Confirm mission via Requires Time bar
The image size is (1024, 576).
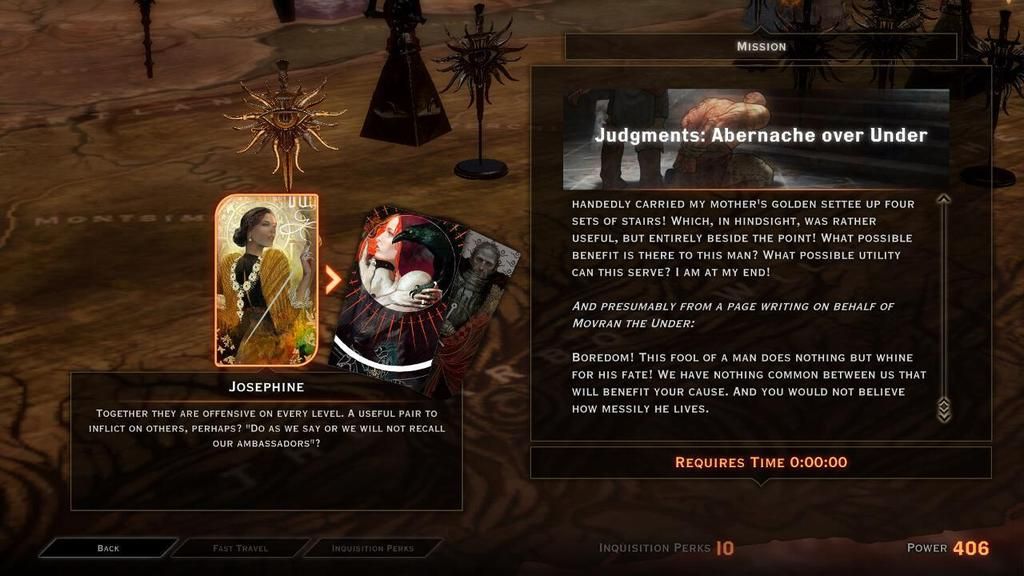760,462
